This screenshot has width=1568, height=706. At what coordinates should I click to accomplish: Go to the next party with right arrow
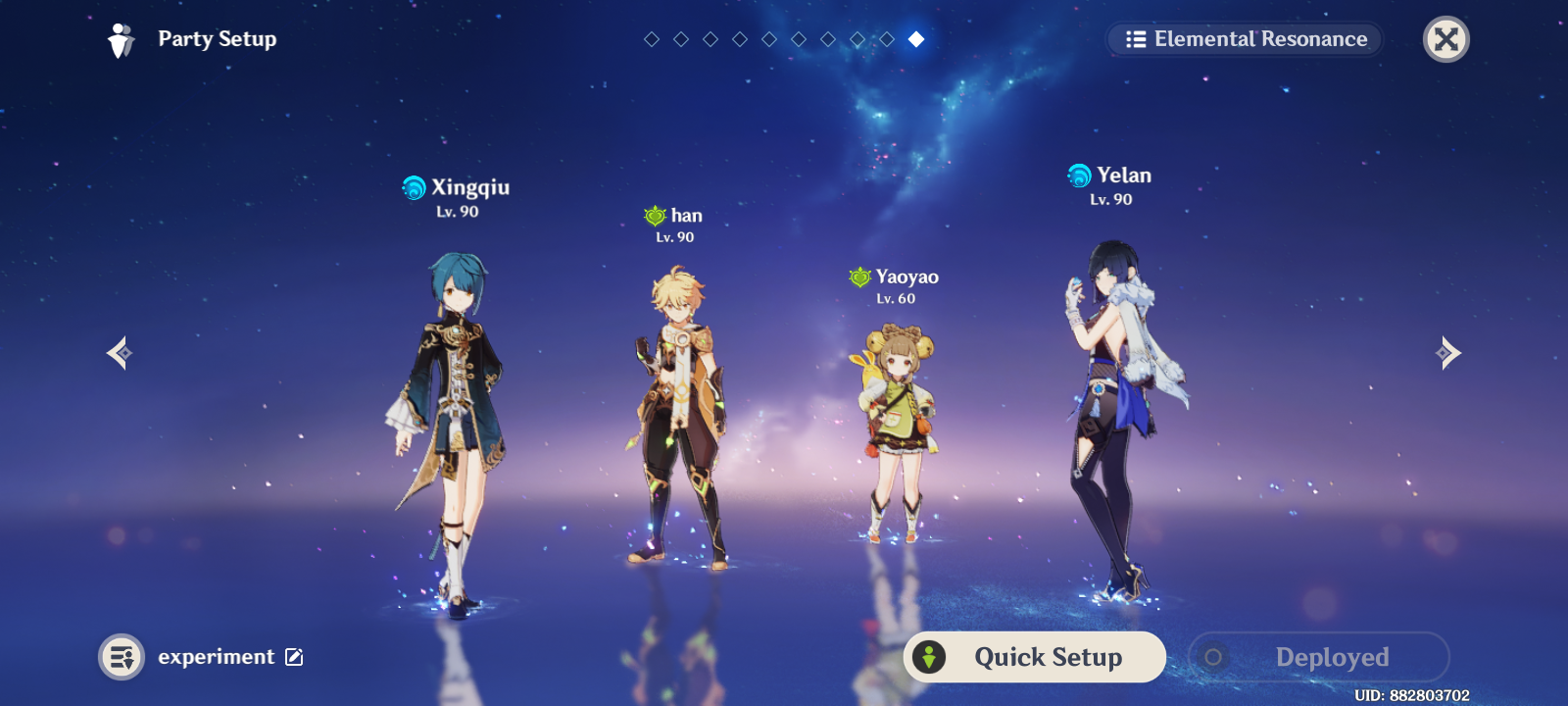click(1448, 353)
